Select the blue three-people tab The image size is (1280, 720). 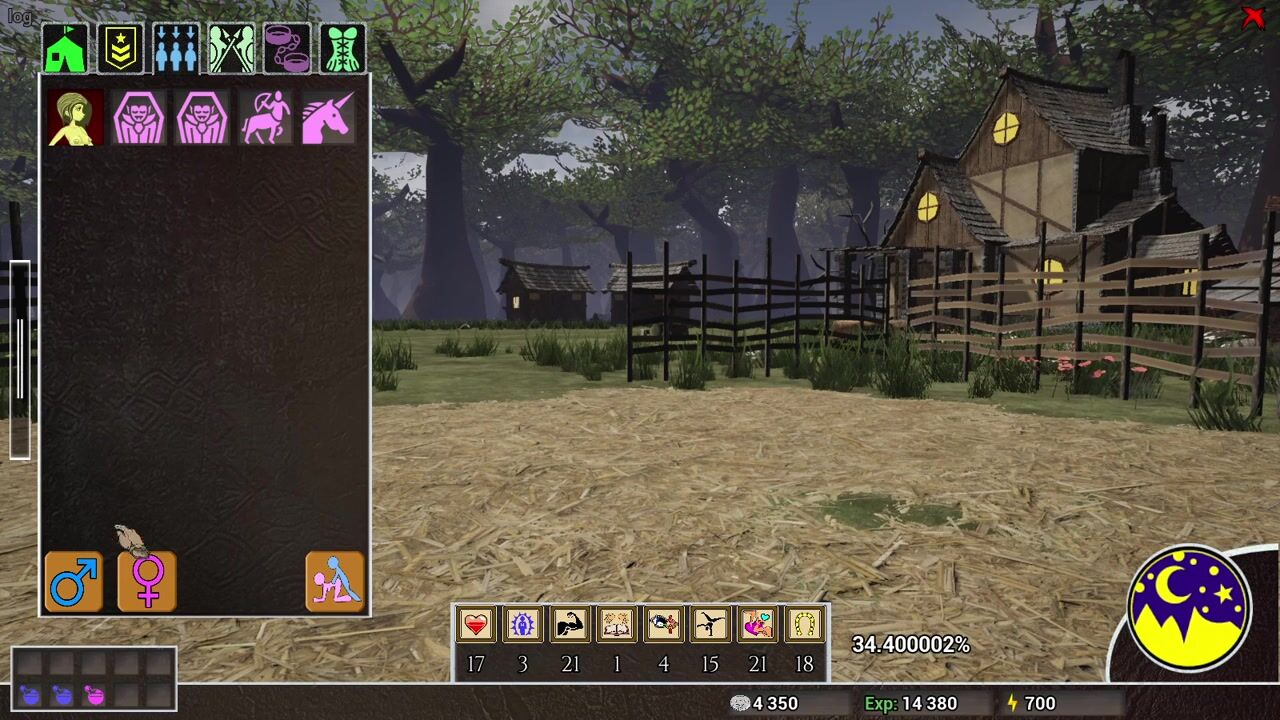click(176, 48)
